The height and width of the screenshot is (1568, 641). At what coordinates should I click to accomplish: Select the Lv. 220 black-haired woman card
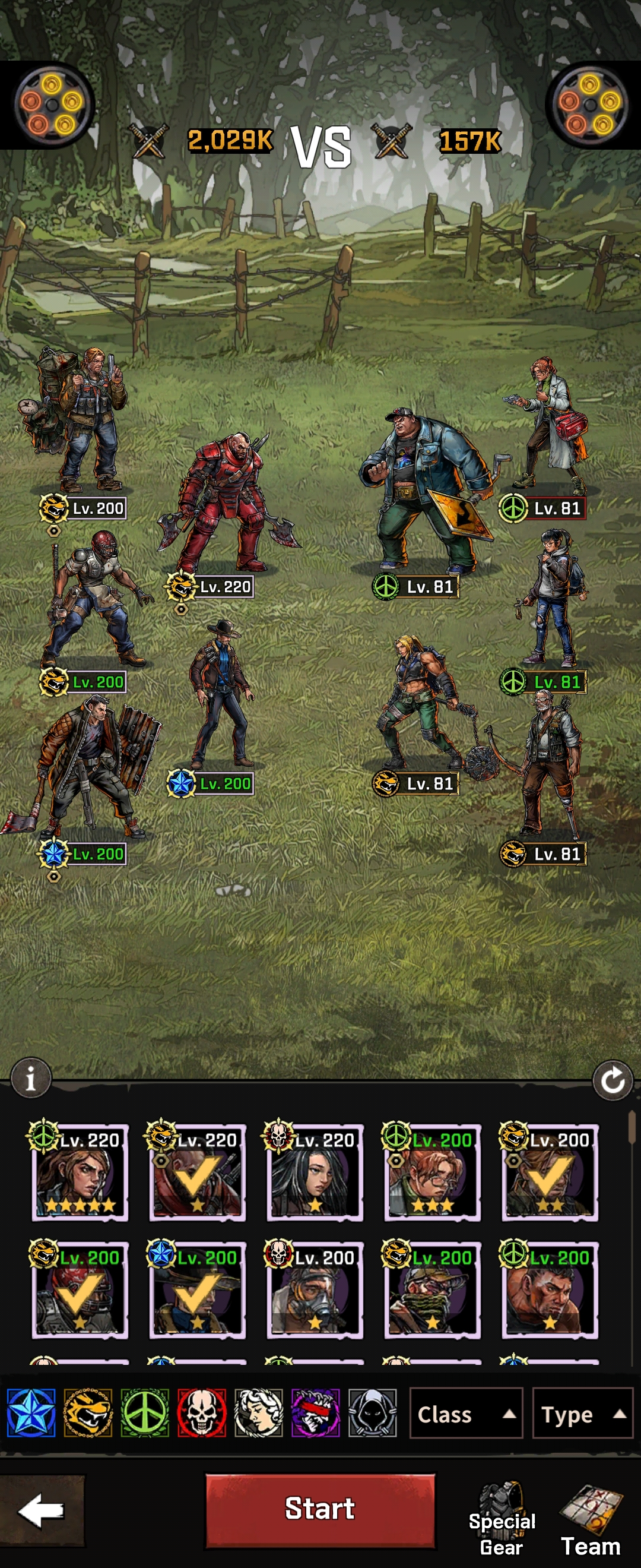point(315,1172)
